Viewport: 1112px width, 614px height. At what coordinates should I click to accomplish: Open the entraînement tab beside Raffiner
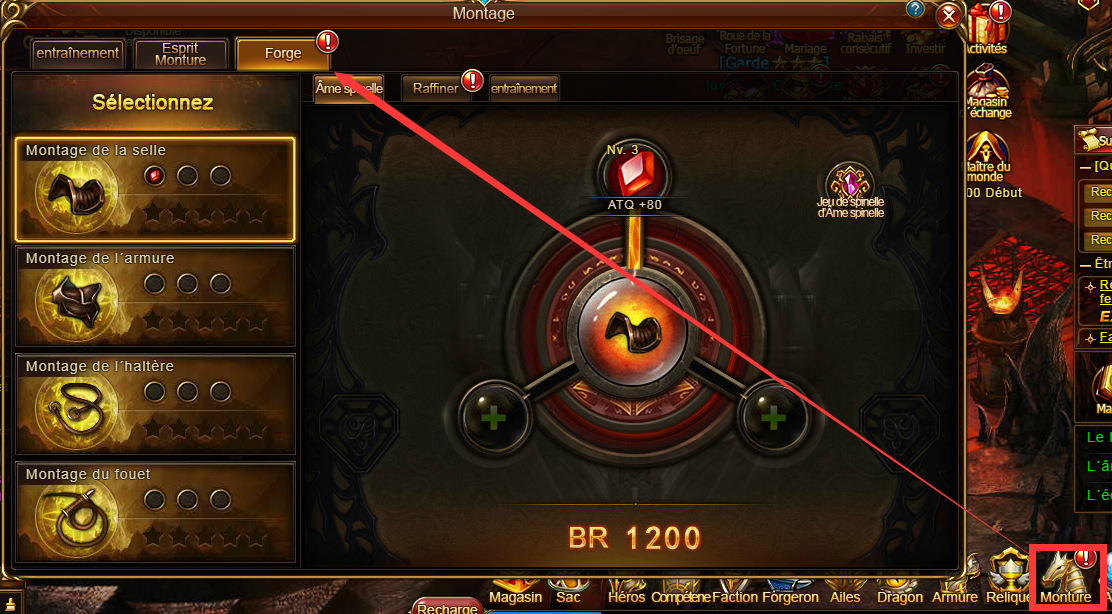click(x=524, y=88)
